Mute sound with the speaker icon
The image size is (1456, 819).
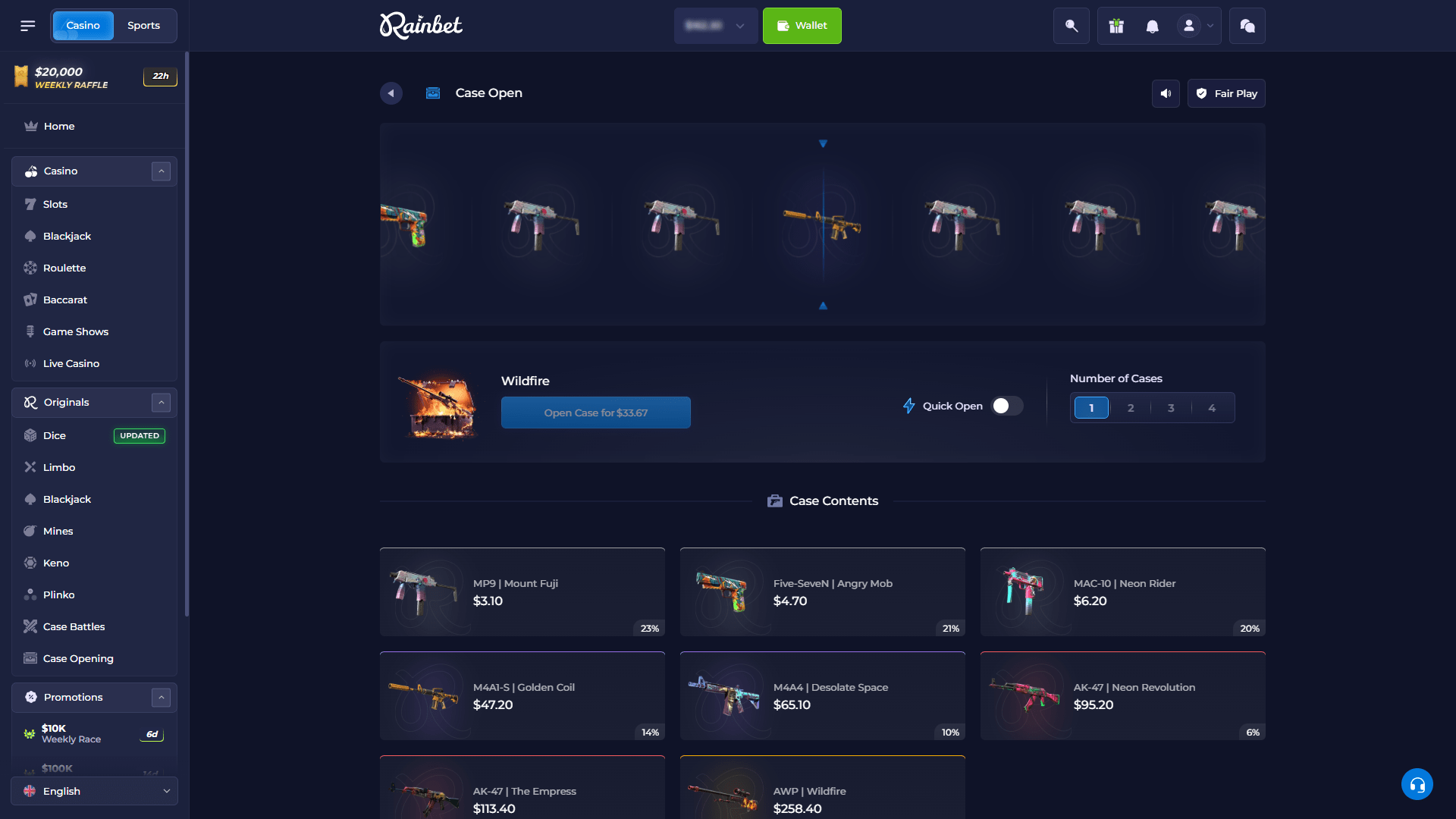[1166, 93]
